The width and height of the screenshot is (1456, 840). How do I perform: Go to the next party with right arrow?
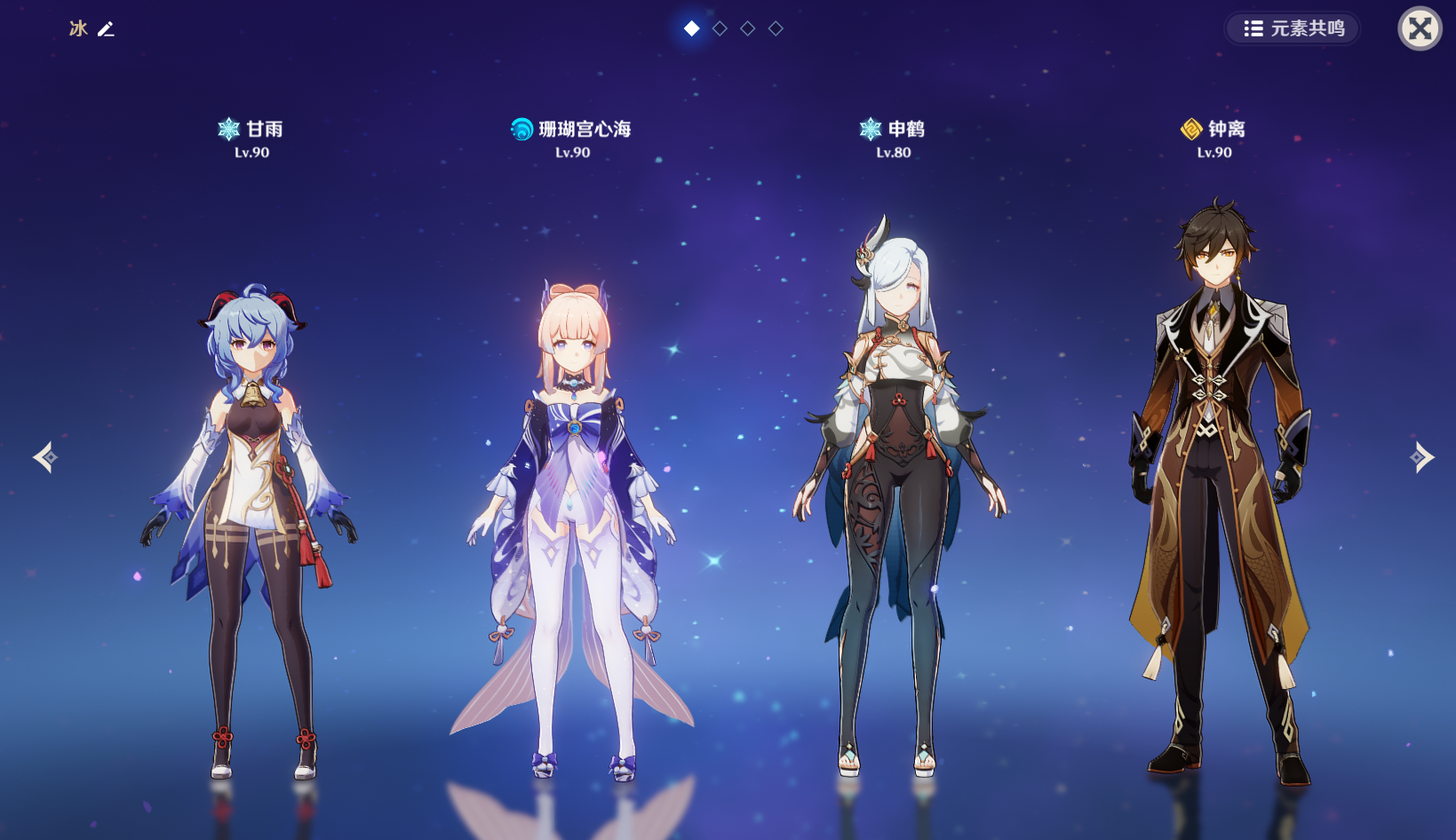coord(1420,457)
